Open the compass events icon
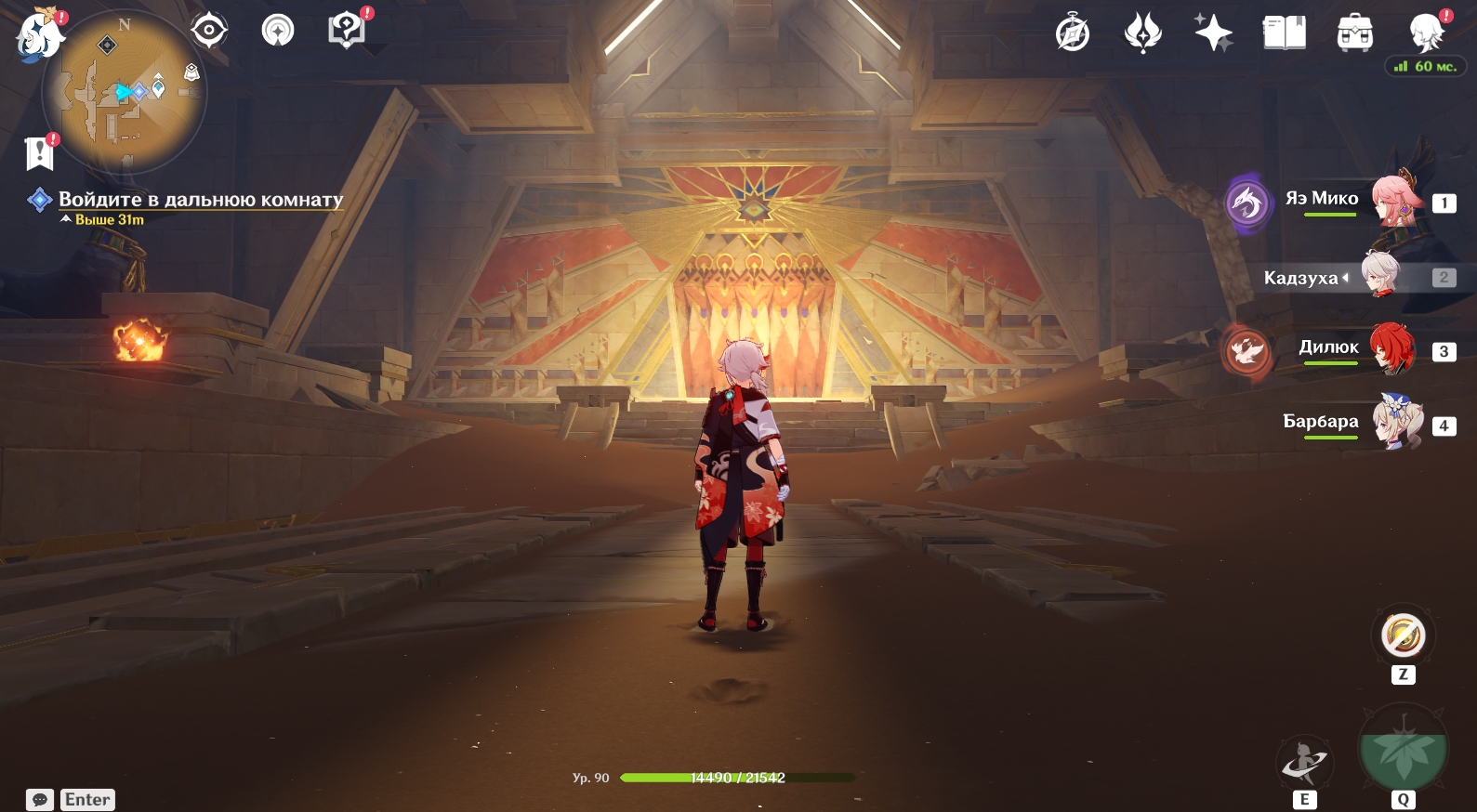 [x=1073, y=33]
